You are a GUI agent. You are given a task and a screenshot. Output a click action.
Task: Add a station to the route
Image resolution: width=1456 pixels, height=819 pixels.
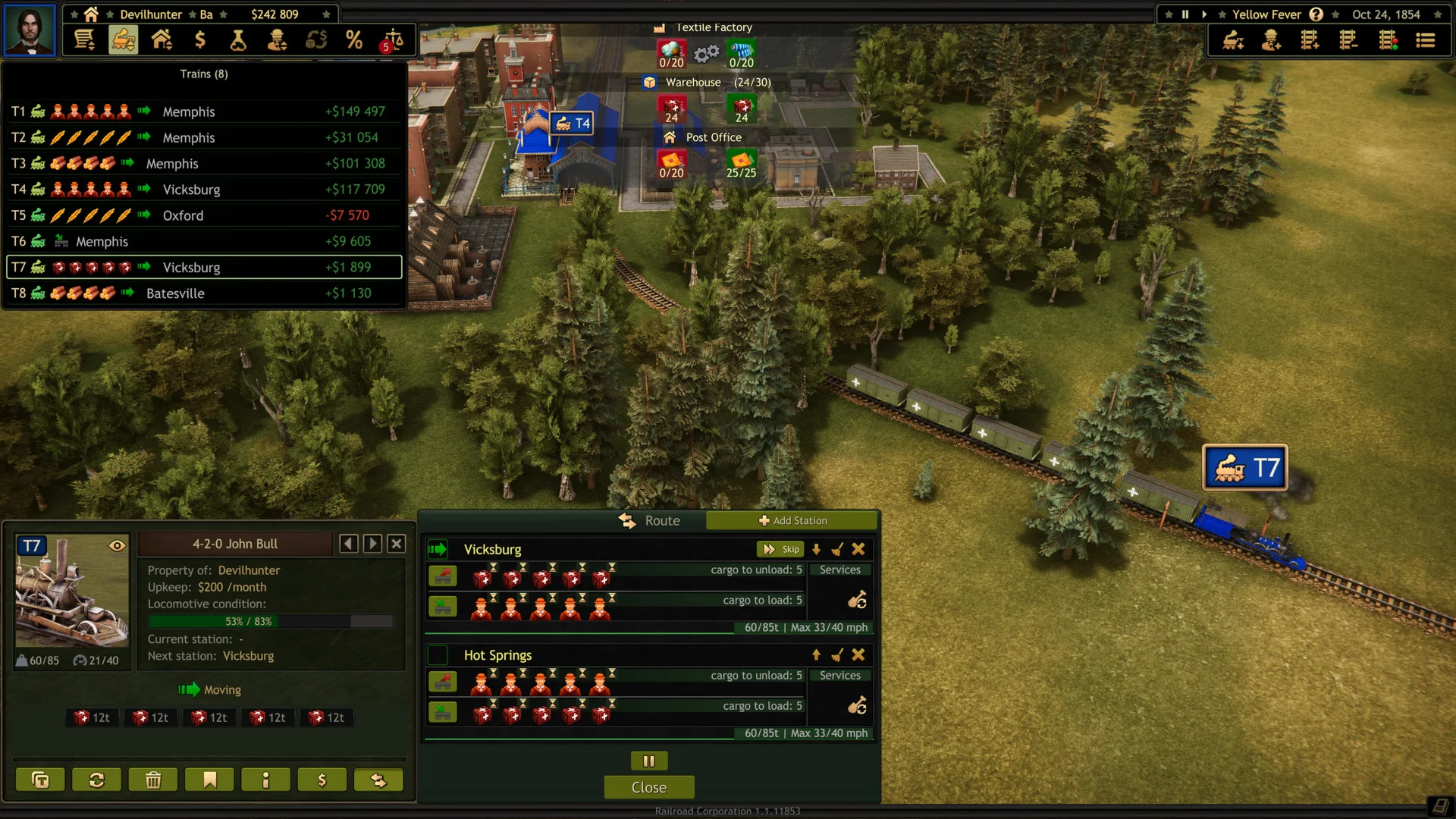(792, 521)
